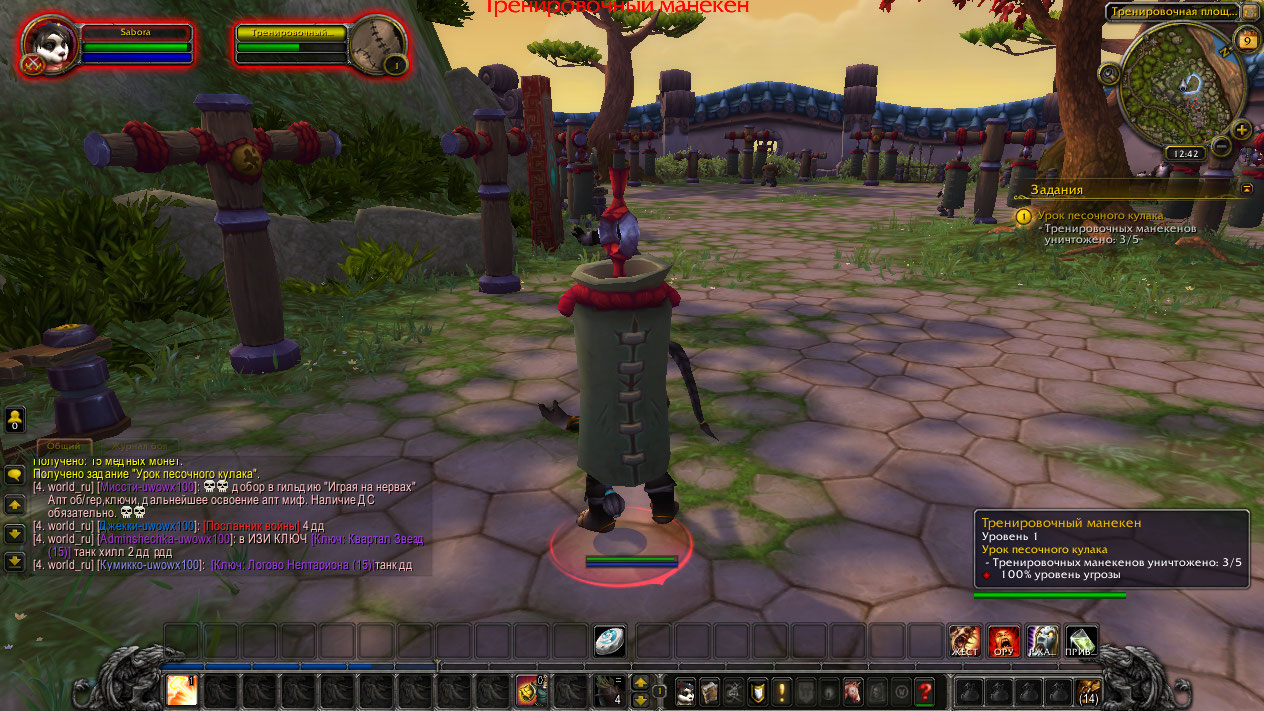Open the Урок песочного кулака quest

1100,215
